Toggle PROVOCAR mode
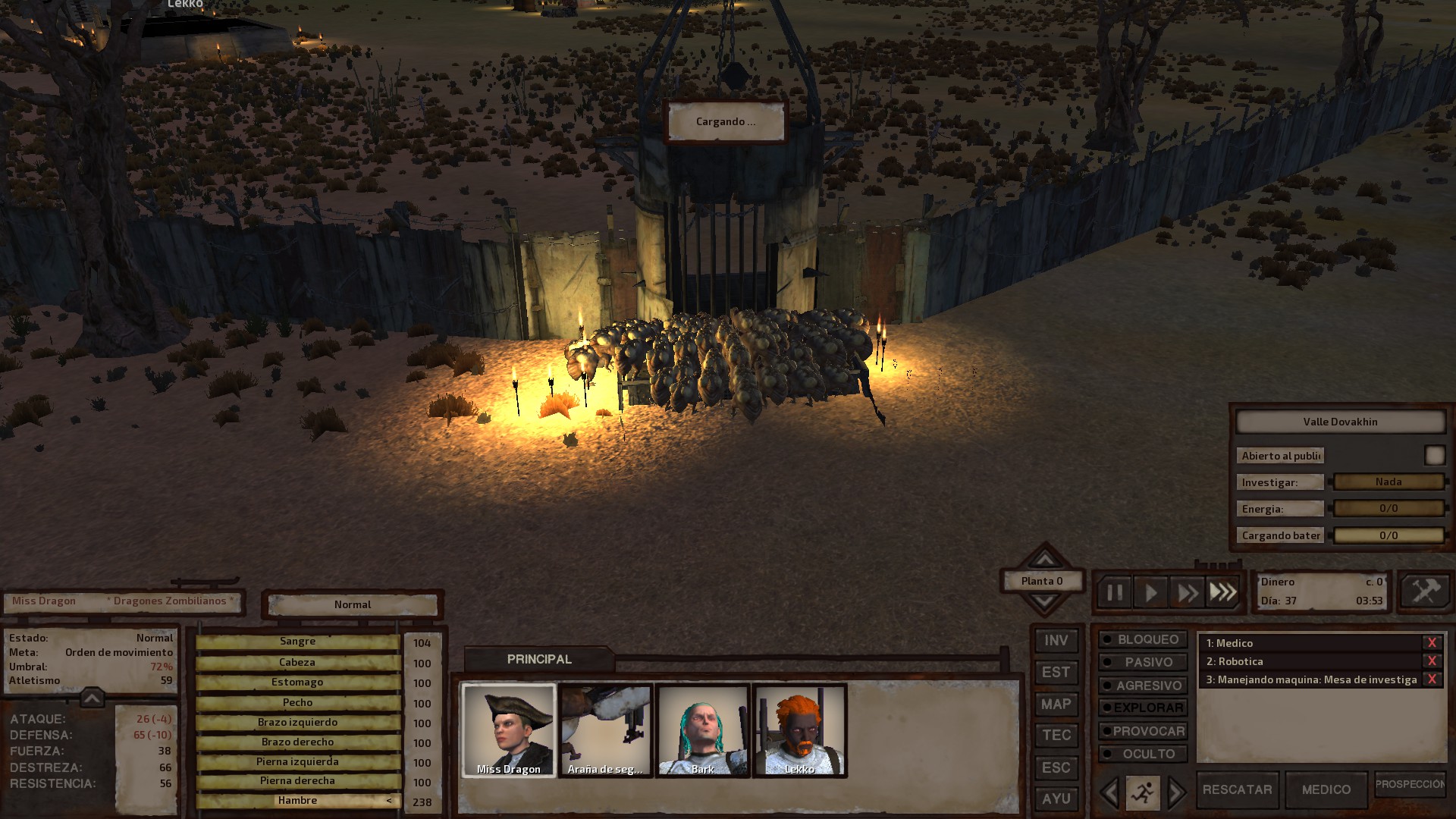Screen dimensions: 1456x819 [1142, 731]
